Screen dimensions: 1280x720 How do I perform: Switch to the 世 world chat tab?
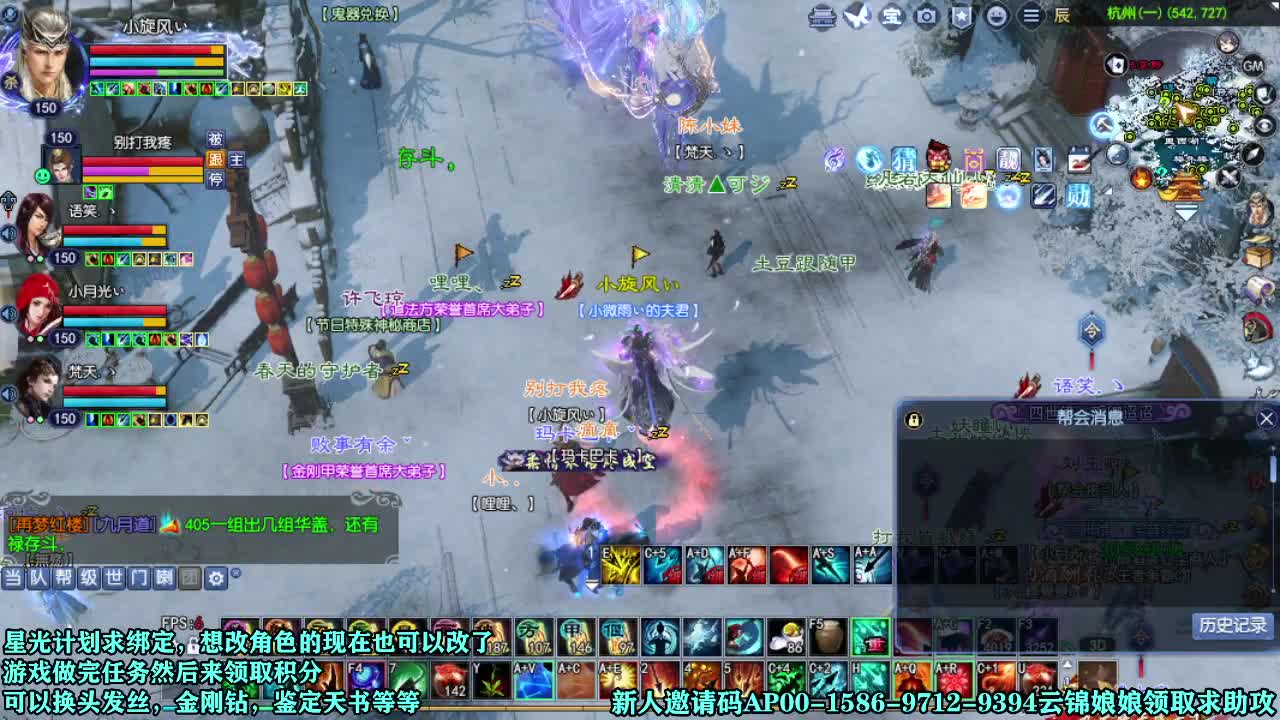pos(115,578)
